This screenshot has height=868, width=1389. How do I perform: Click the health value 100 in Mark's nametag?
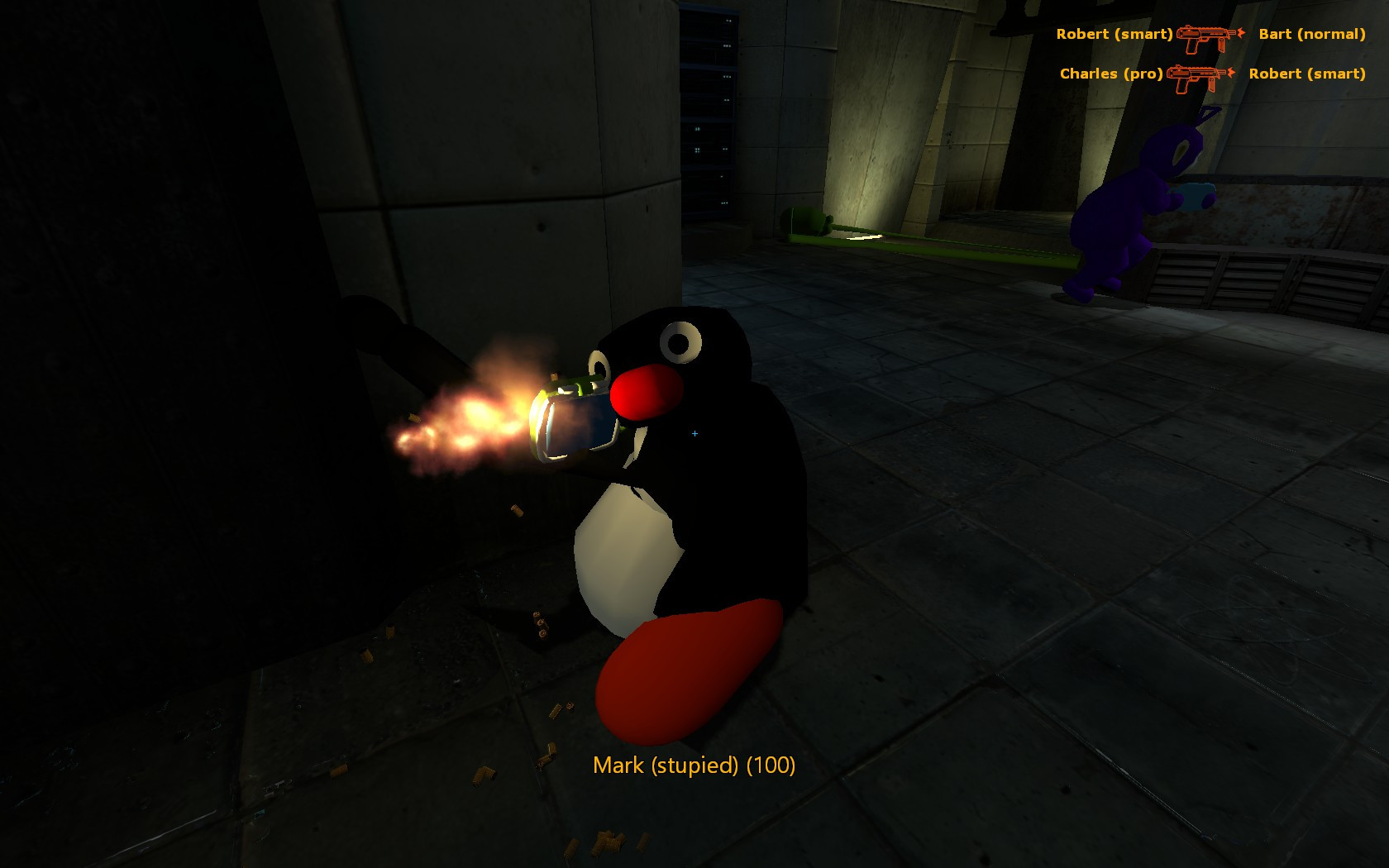pos(769,766)
